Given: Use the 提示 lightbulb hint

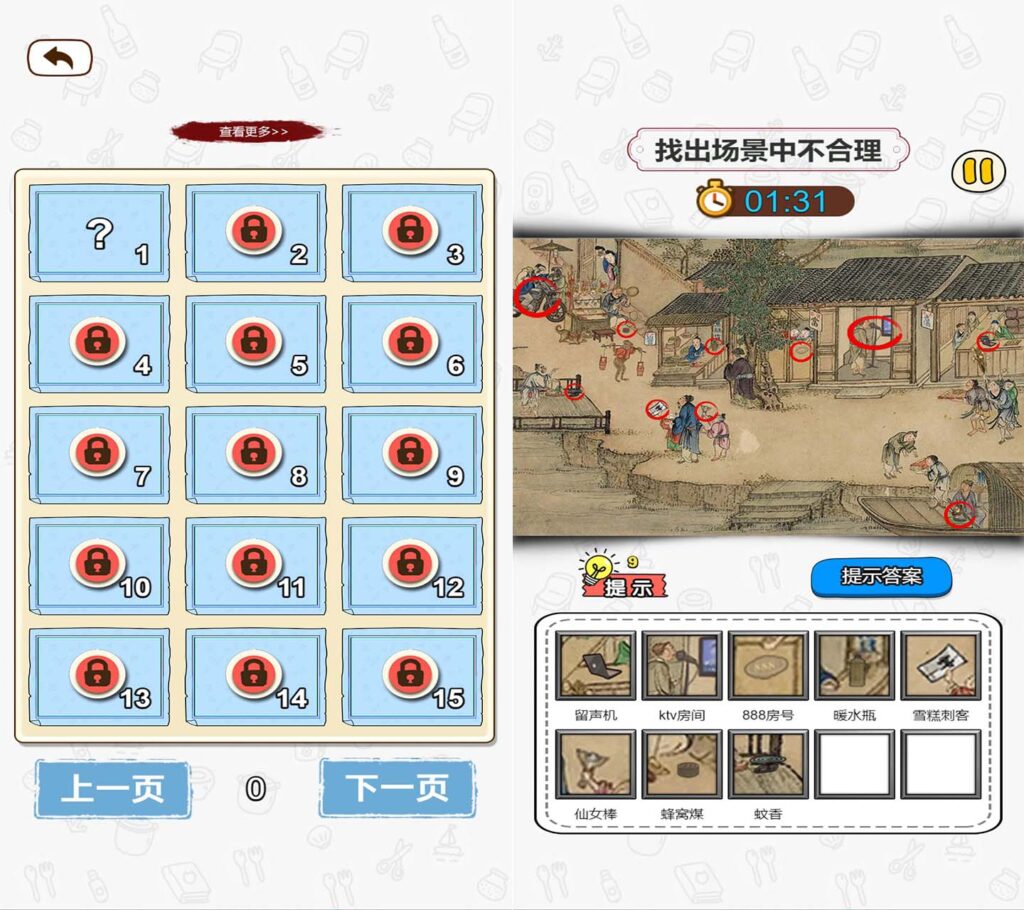Looking at the screenshot, I should point(622,576).
